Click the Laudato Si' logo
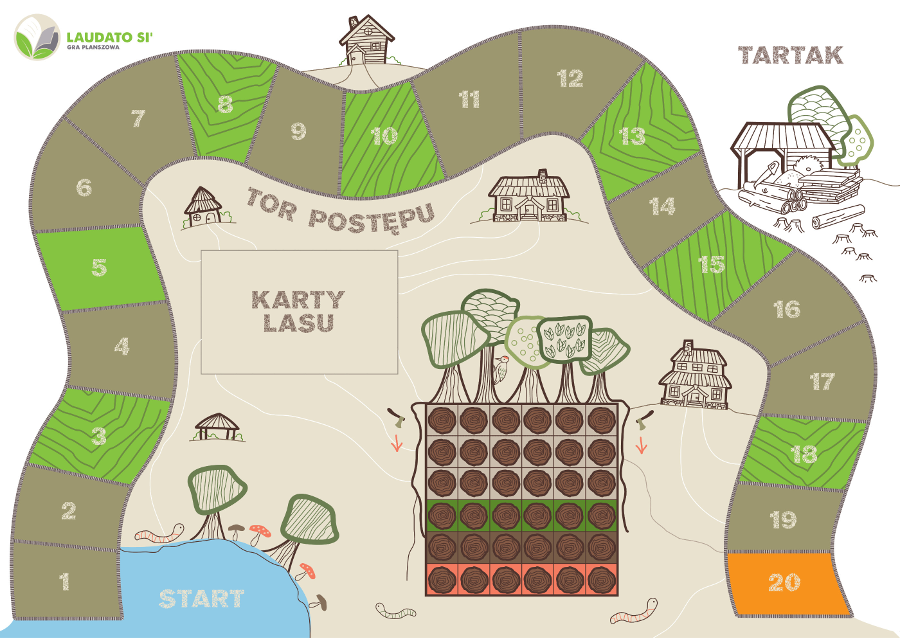 pos(84,37)
